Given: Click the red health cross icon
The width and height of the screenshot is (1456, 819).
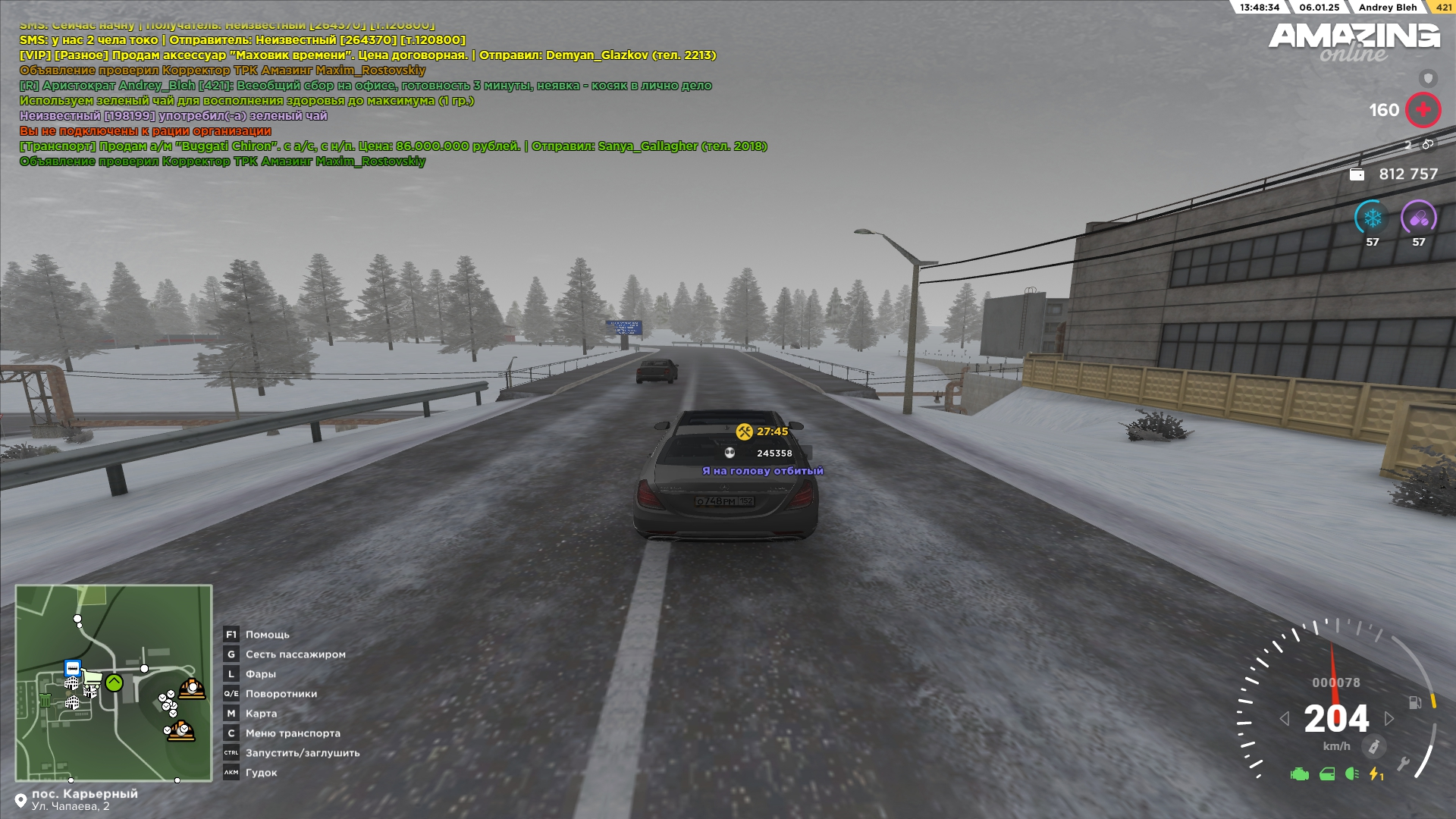Looking at the screenshot, I should coord(1423,110).
